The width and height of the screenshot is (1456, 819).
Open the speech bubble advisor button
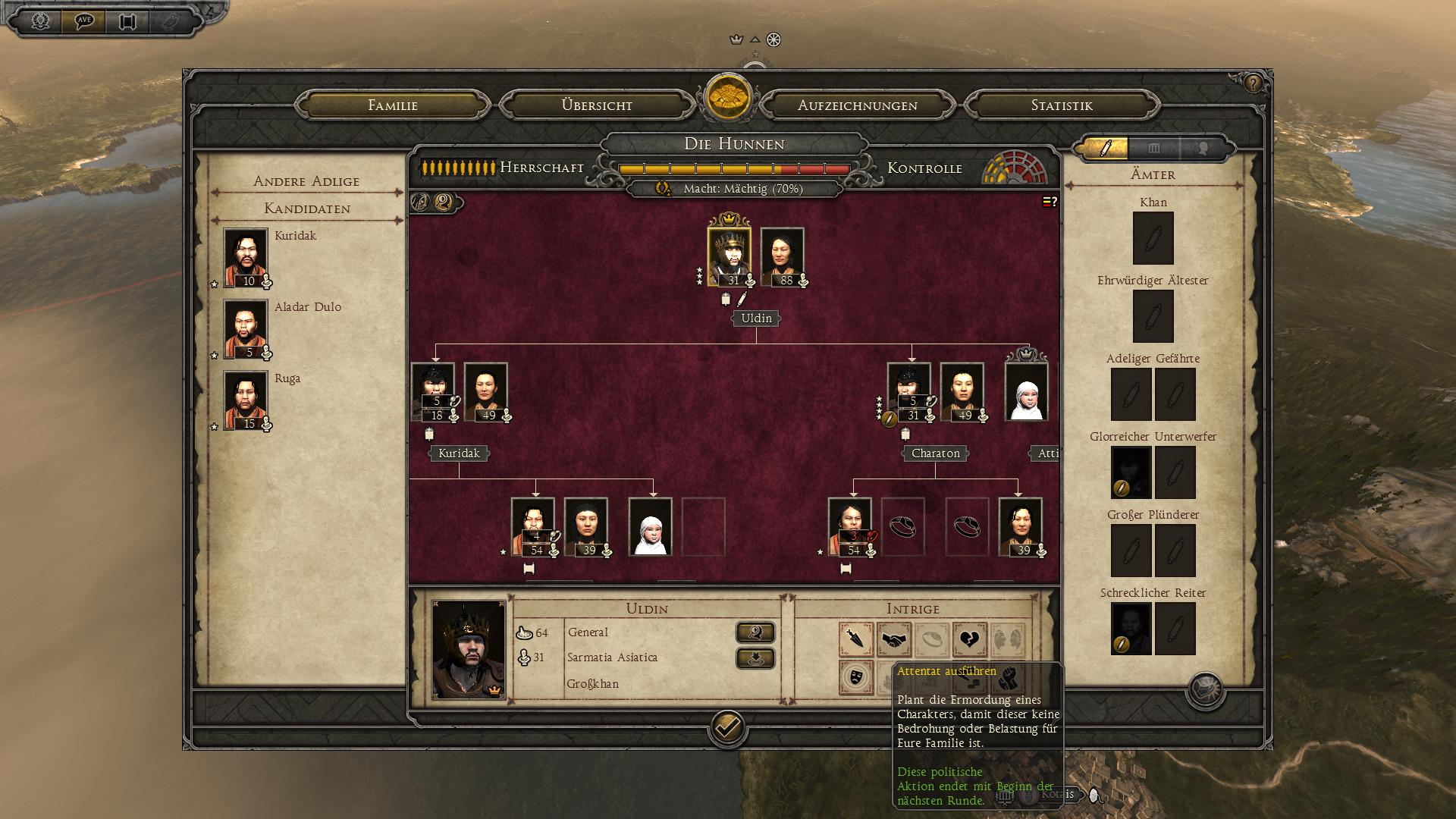(x=84, y=20)
